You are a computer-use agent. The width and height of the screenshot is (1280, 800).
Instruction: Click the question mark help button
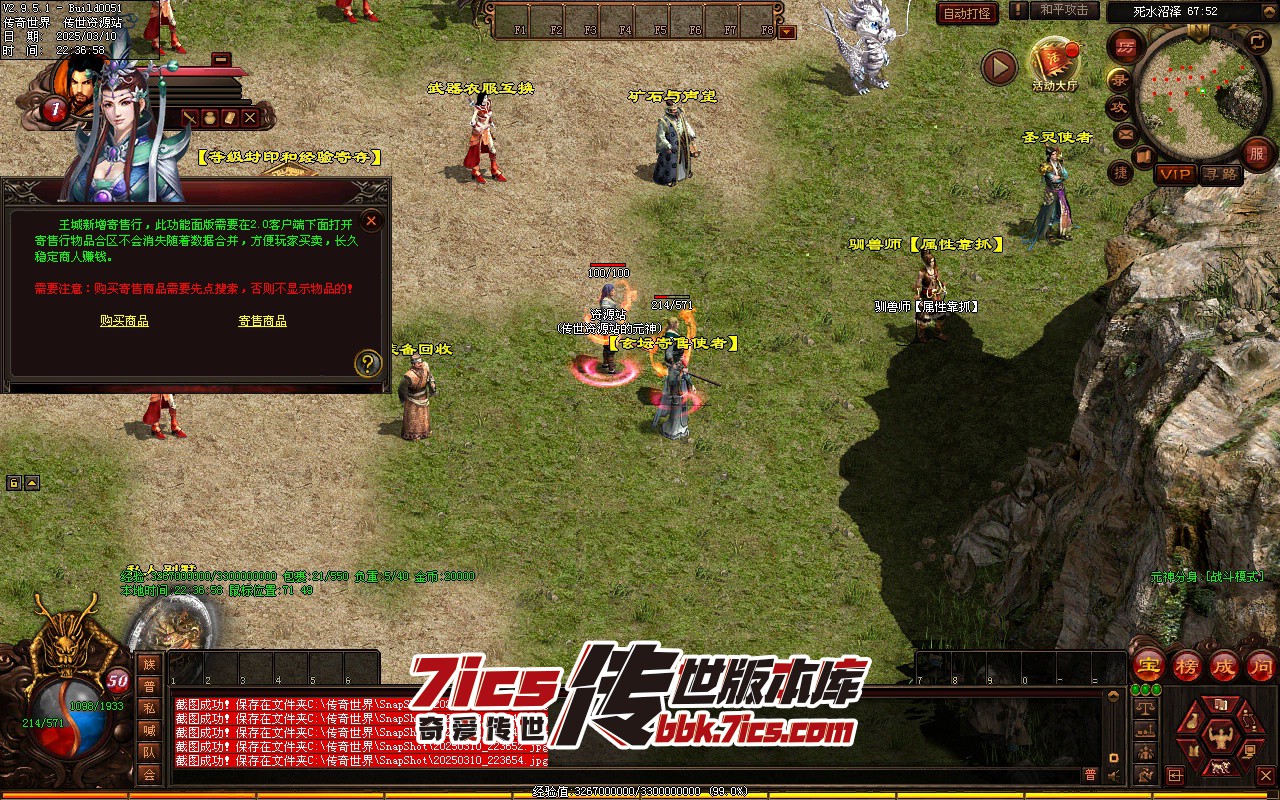pyautogui.click(x=368, y=363)
